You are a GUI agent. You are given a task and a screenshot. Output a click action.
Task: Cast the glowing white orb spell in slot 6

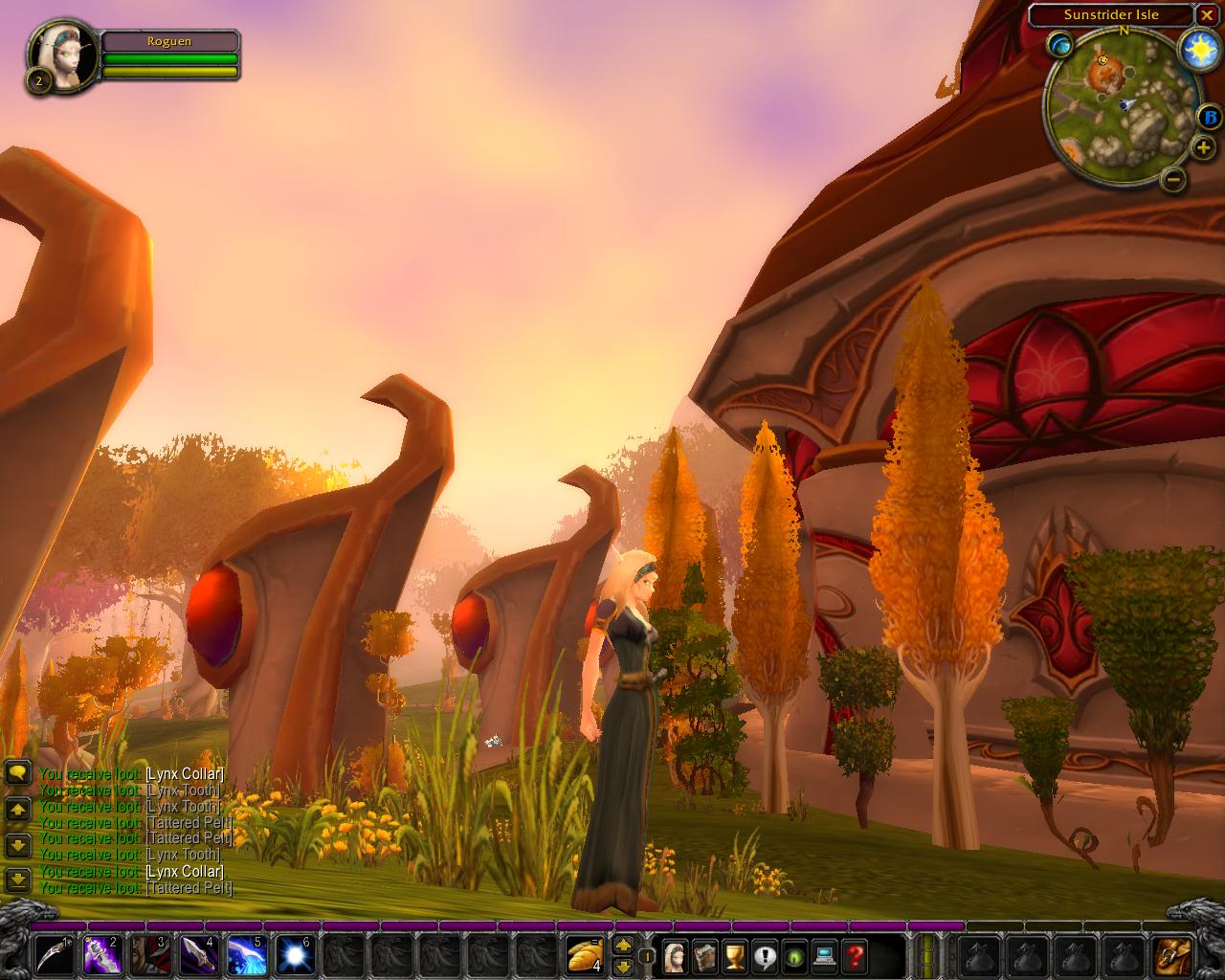(x=294, y=955)
